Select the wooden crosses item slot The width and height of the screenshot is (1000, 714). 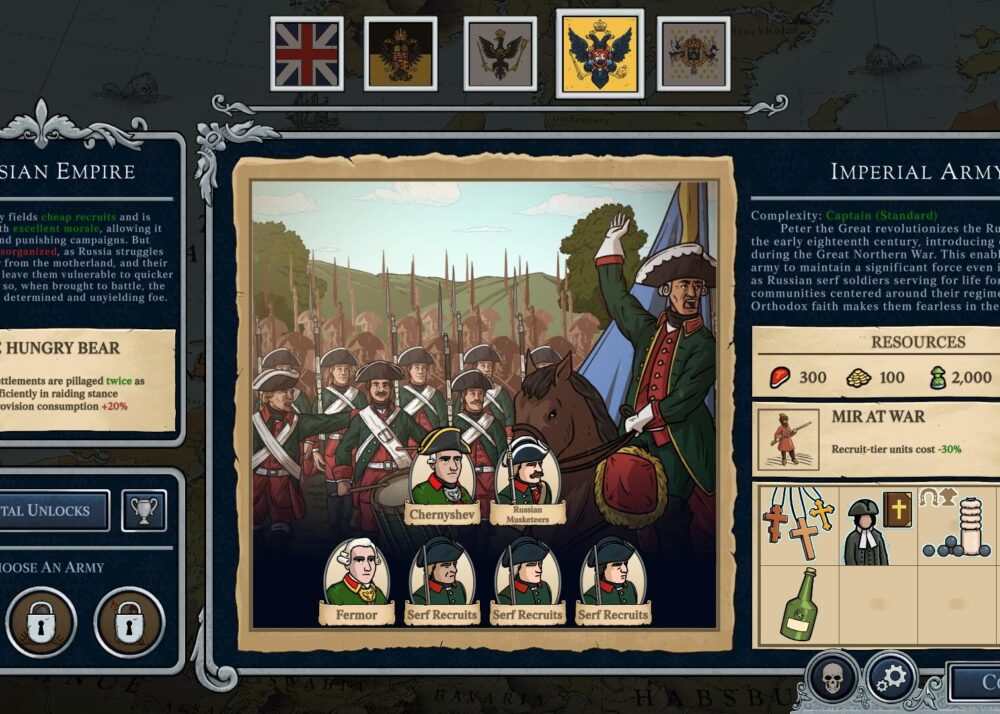pyautogui.click(x=797, y=525)
